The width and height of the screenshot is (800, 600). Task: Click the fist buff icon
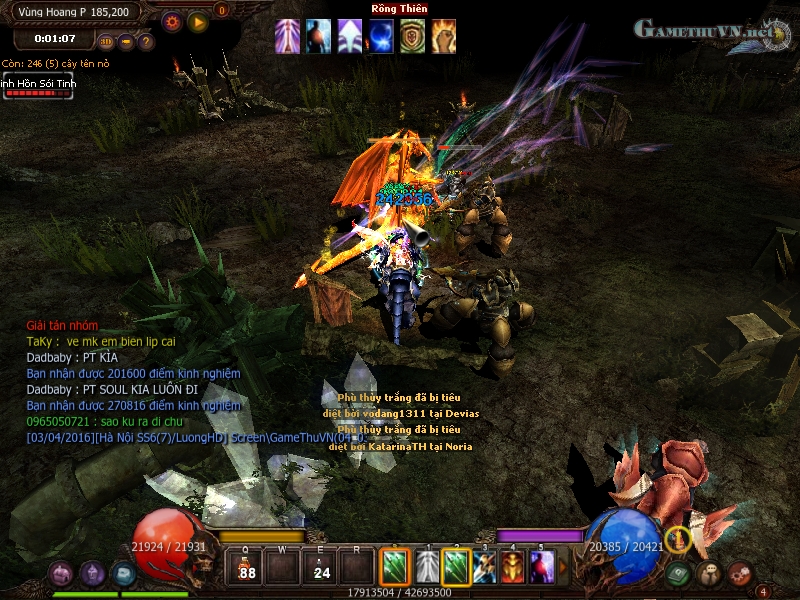point(443,36)
